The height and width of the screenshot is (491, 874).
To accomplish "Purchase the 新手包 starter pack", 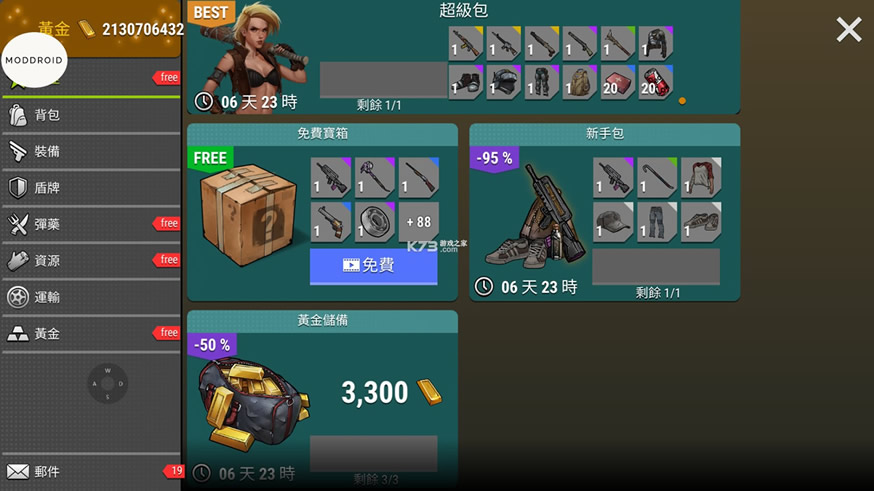I will click(x=655, y=267).
